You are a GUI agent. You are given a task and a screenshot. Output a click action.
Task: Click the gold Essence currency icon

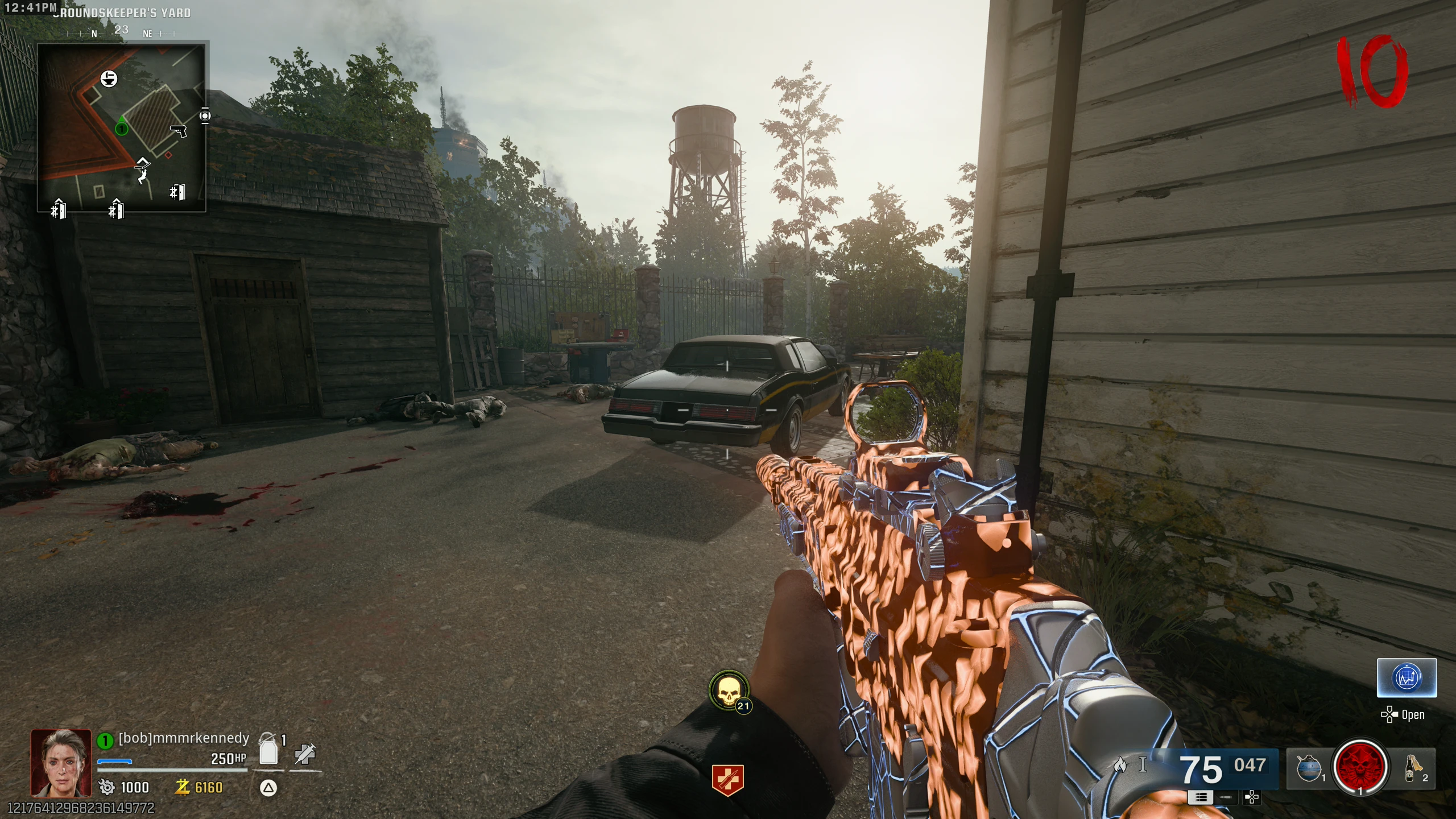pyautogui.click(x=183, y=787)
